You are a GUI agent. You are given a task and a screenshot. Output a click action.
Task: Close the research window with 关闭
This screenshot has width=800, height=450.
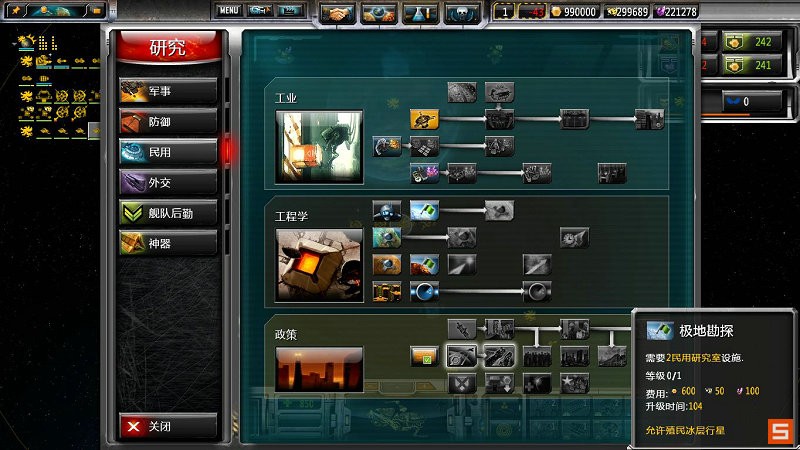click(x=167, y=426)
